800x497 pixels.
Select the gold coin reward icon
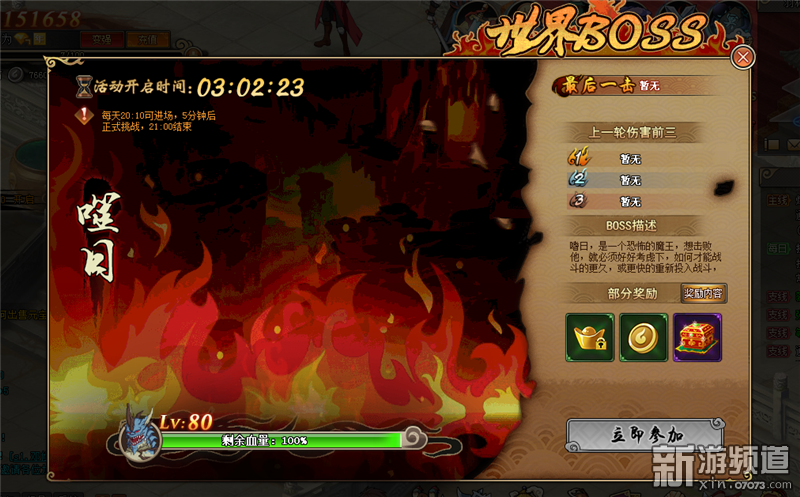(x=643, y=337)
